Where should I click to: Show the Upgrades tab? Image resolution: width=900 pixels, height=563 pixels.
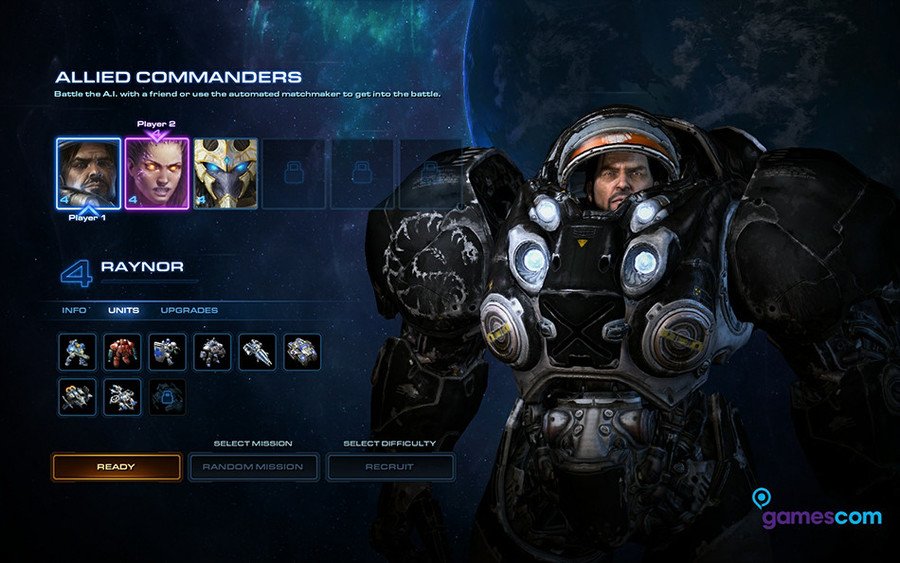click(189, 310)
